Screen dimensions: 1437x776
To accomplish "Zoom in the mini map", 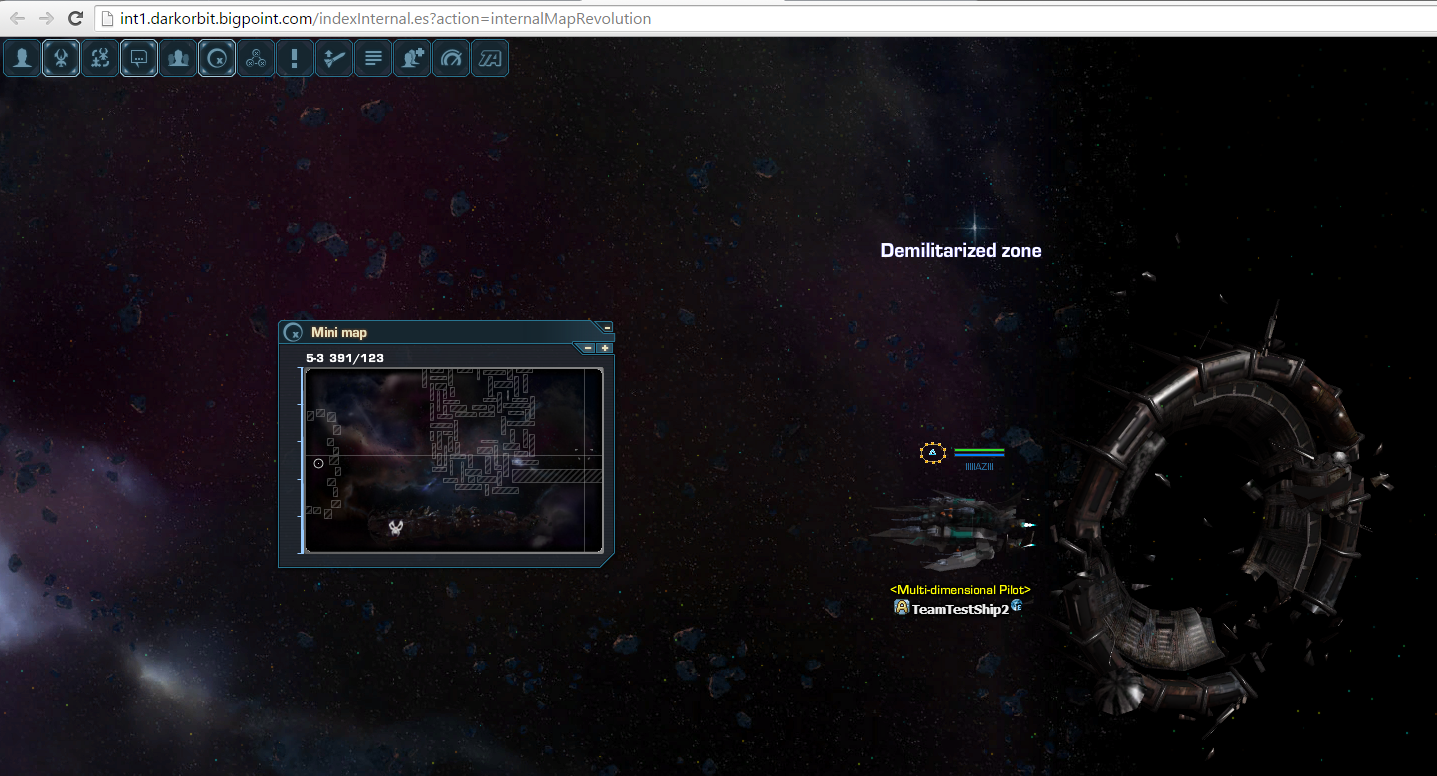I will [604, 348].
